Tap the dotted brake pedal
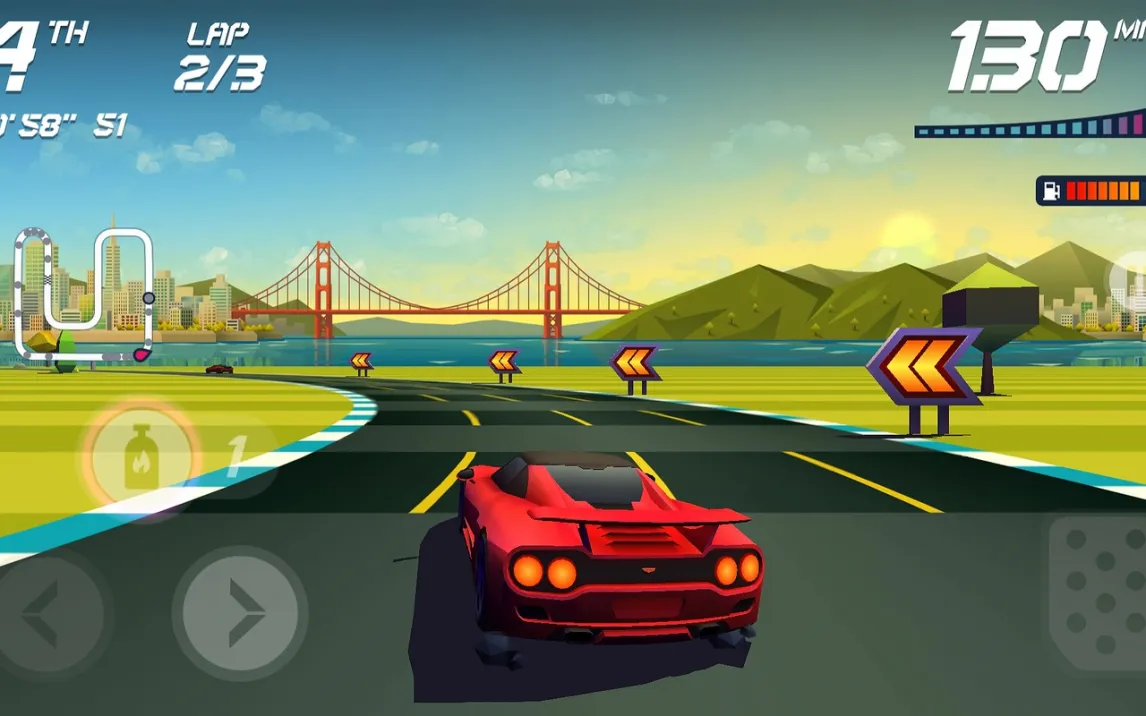 1100,595
